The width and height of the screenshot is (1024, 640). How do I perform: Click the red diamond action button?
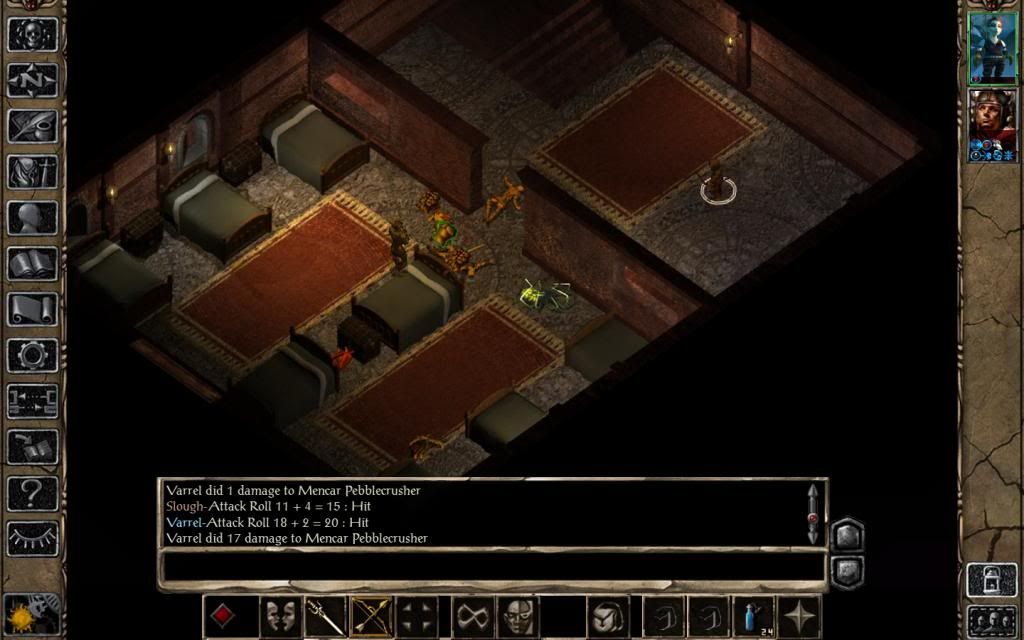tap(223, 615)
